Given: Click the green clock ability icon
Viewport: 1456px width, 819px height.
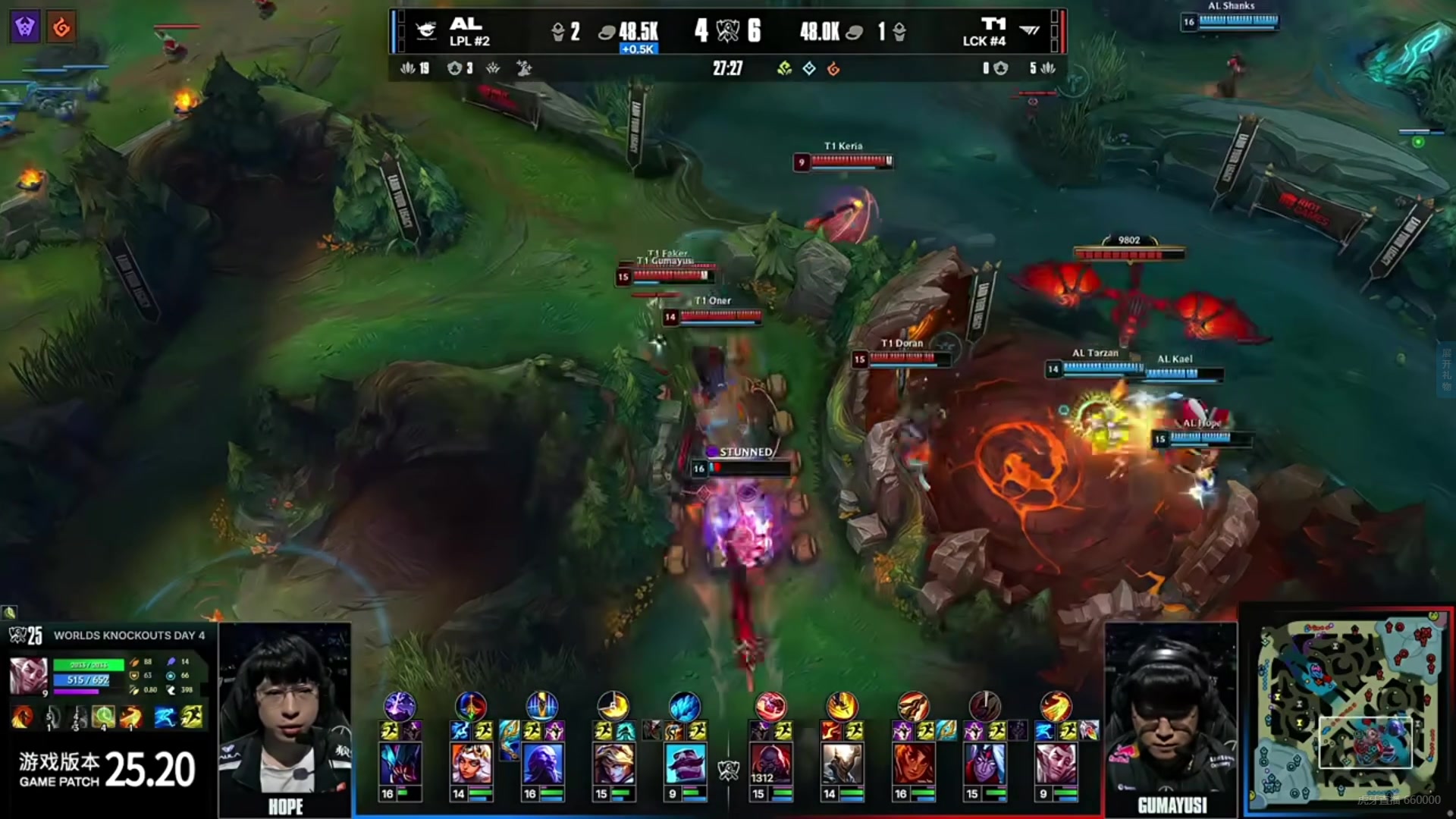Looking at the screenshot, I should tap(103, 717).
